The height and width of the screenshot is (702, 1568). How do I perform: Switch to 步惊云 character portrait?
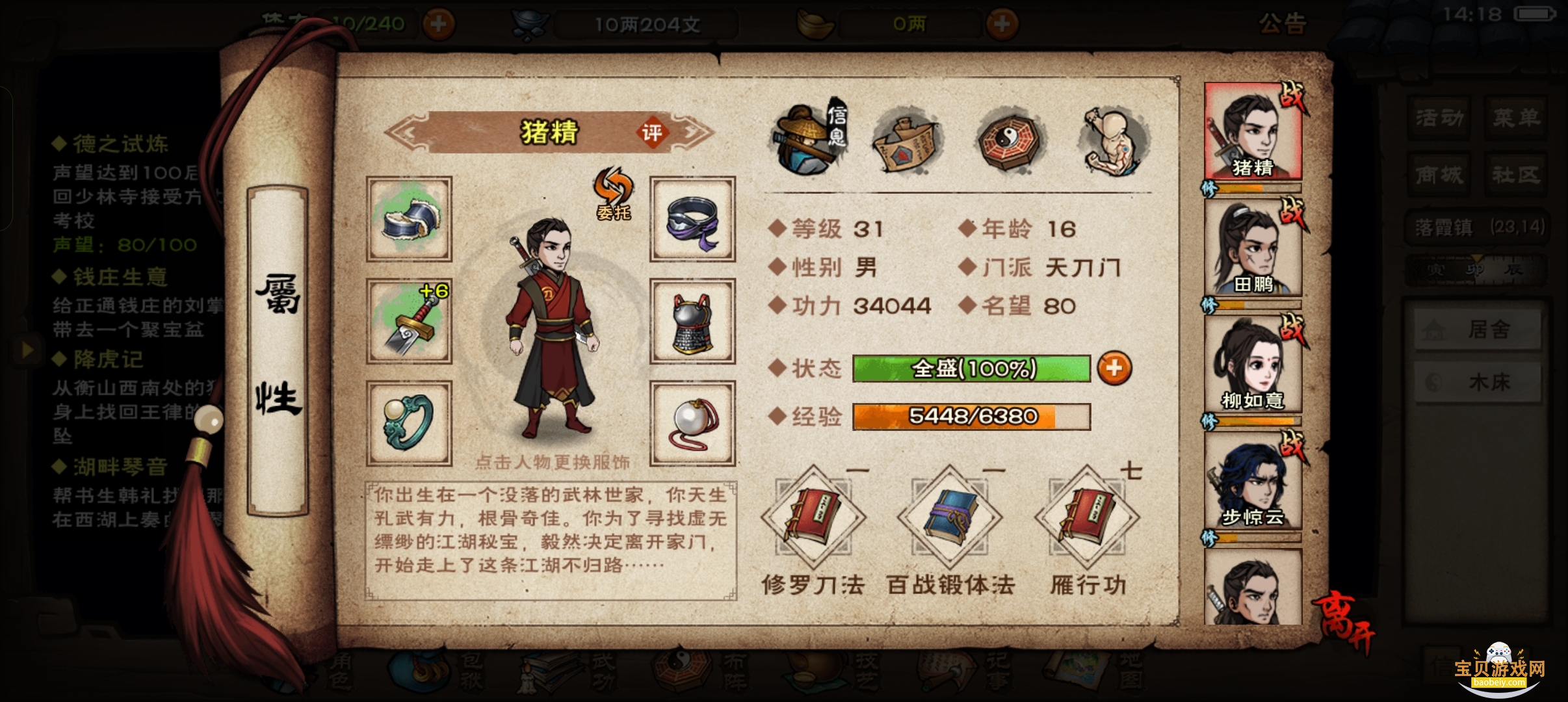pos(1253,481)
